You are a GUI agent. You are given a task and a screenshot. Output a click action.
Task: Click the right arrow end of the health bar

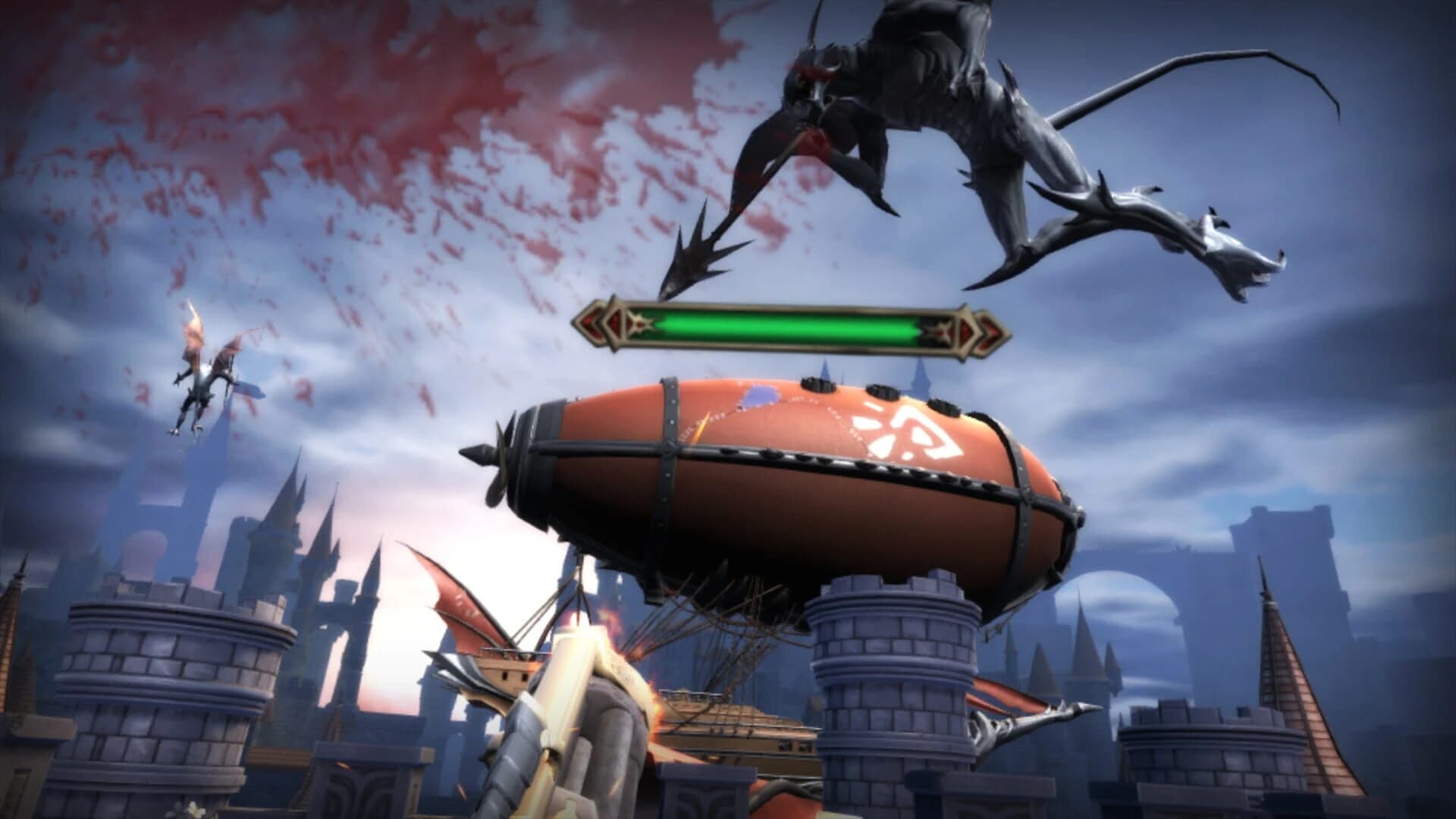(986, 328)
